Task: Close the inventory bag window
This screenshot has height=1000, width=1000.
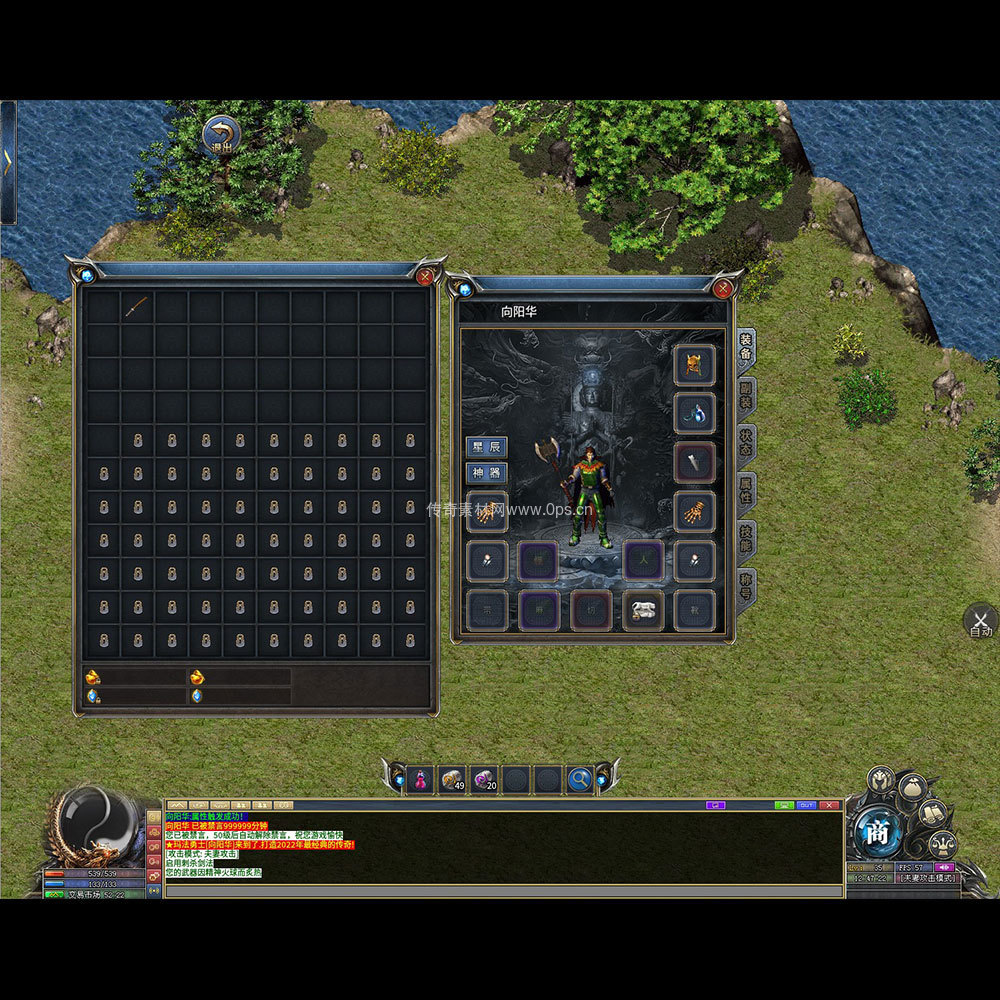Action: [x=424, y=276]
